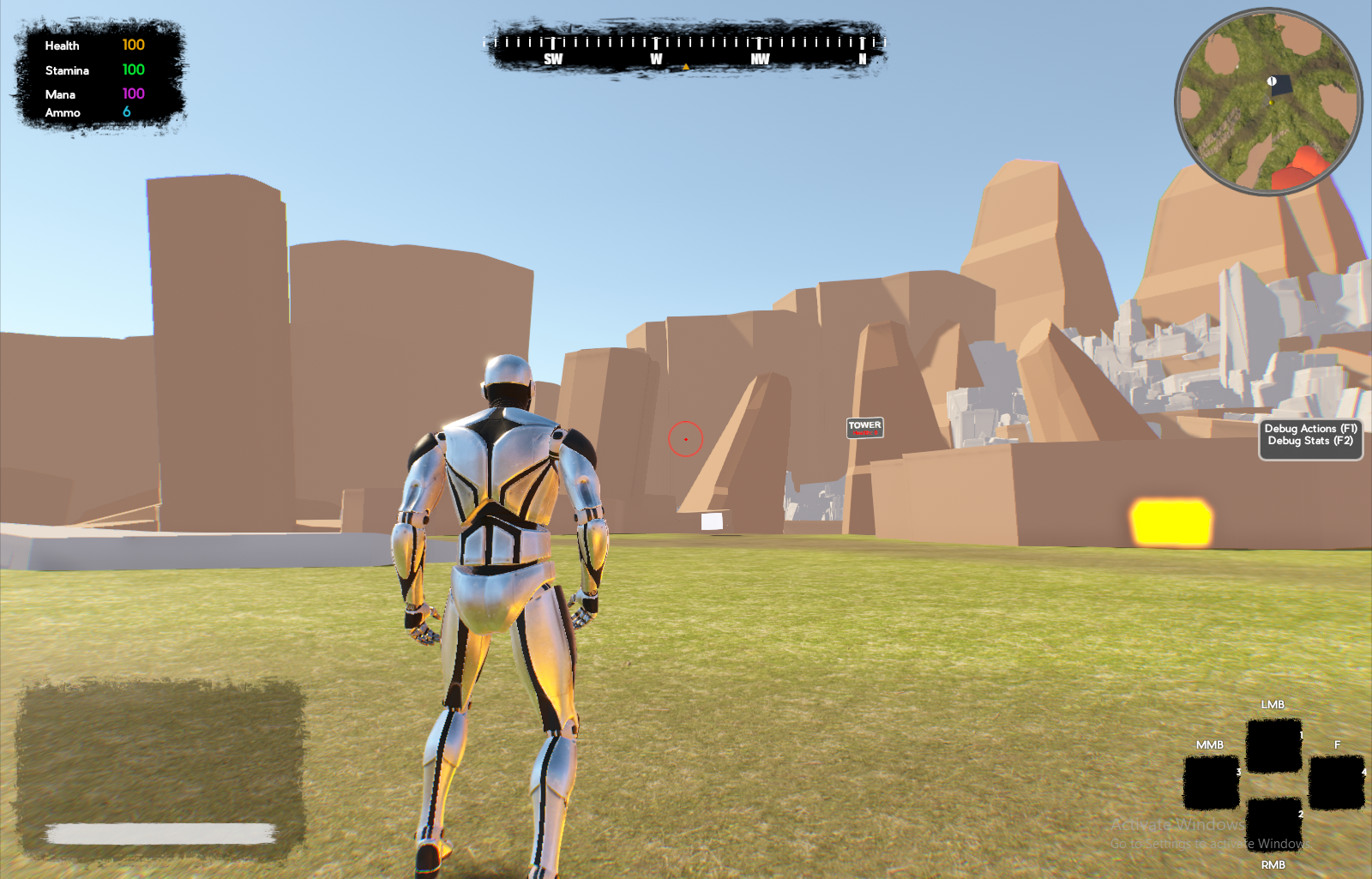1372x879 pixels.
Task: Select the ability slot numbered 1
Action: click(1273, 745)
